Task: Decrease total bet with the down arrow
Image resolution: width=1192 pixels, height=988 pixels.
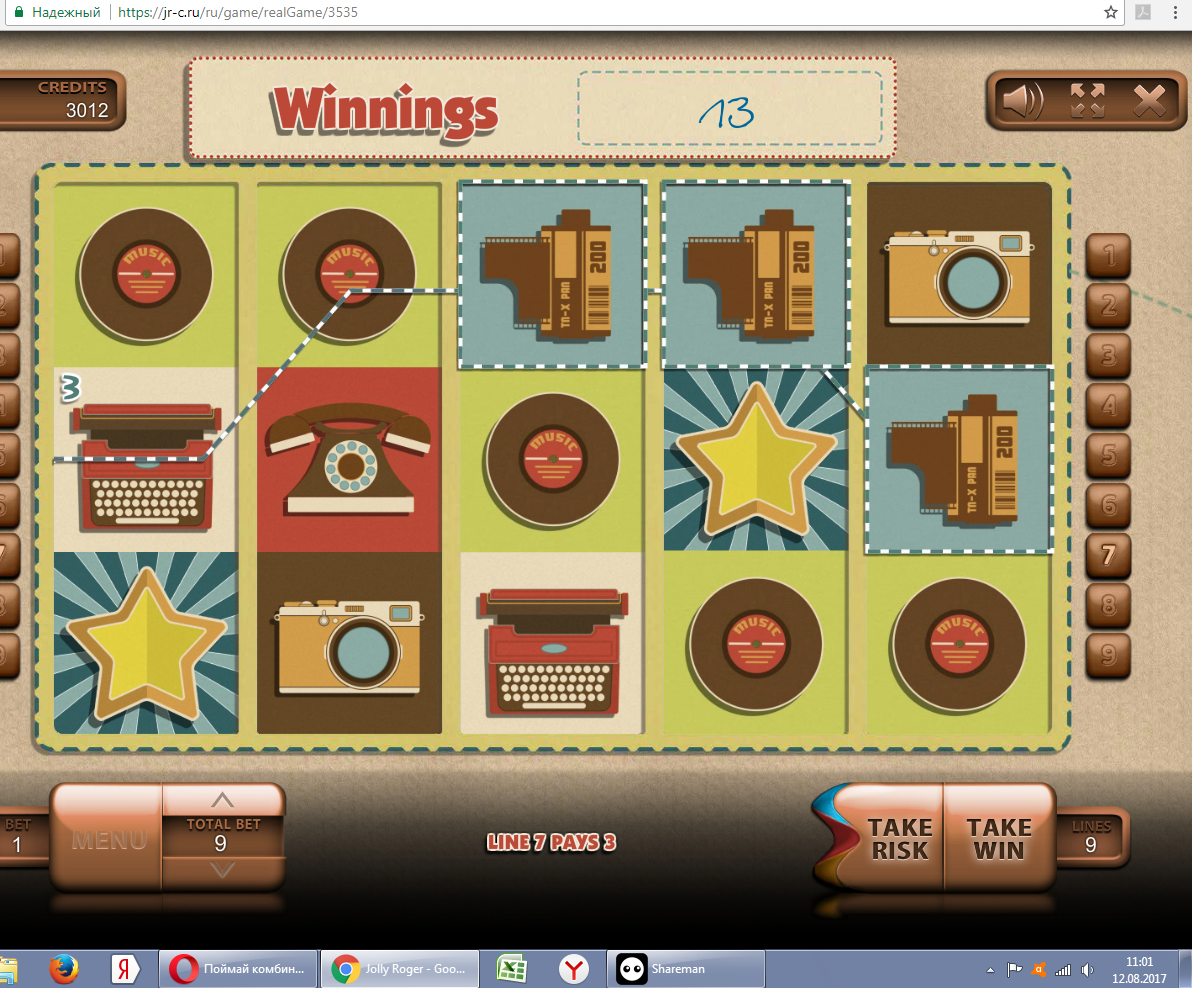Action: coord(223,870)
